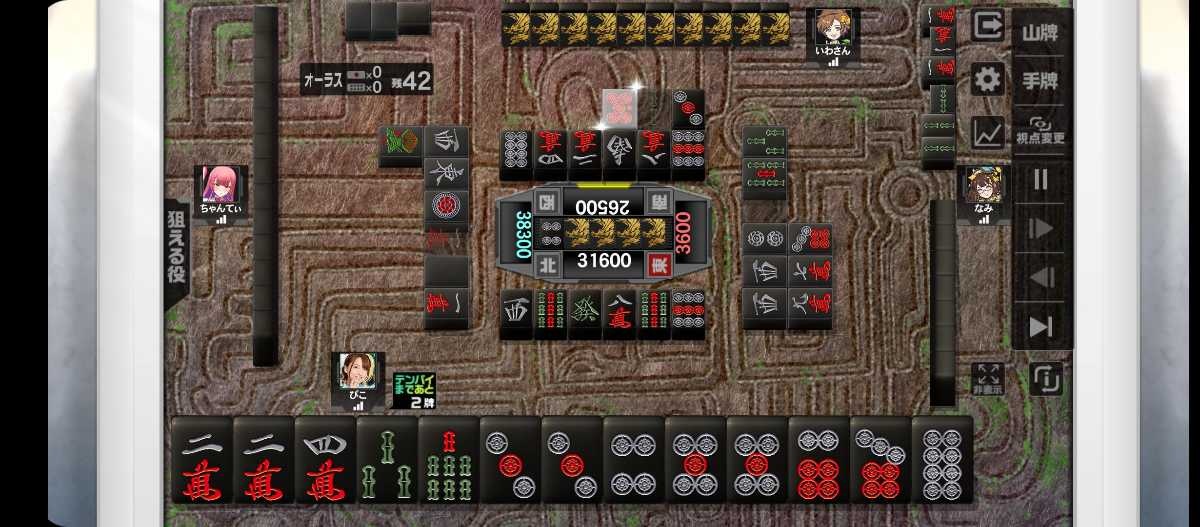This screenshot has height=527, width=1200.
Task: Step the replay backward
Action: pos(1041,278)
